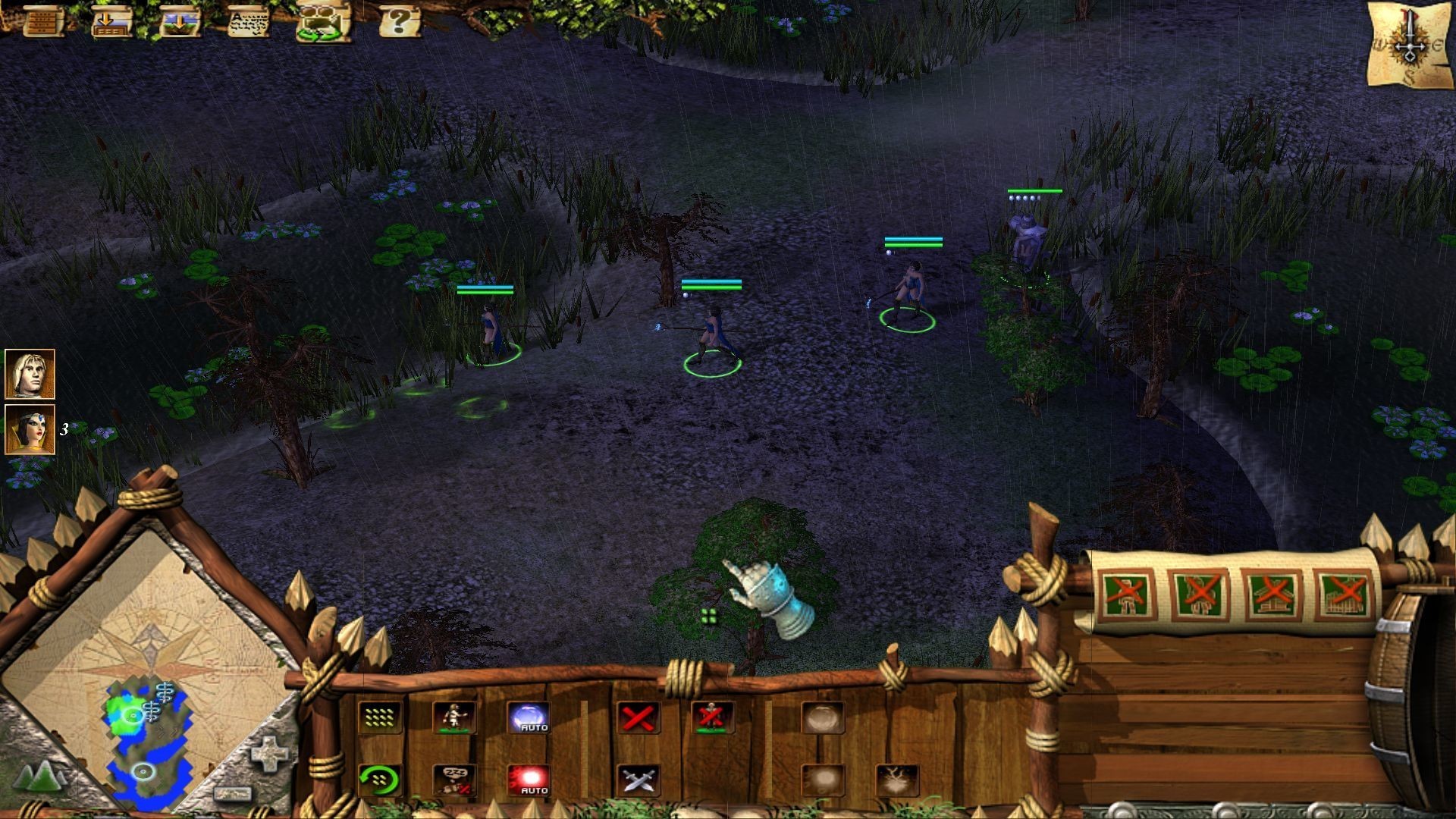The height and width of the screenshot is (819, 1456).
Task: Select the blonde hero portrait
Action: pyautogui.click(x=30, y=374)
